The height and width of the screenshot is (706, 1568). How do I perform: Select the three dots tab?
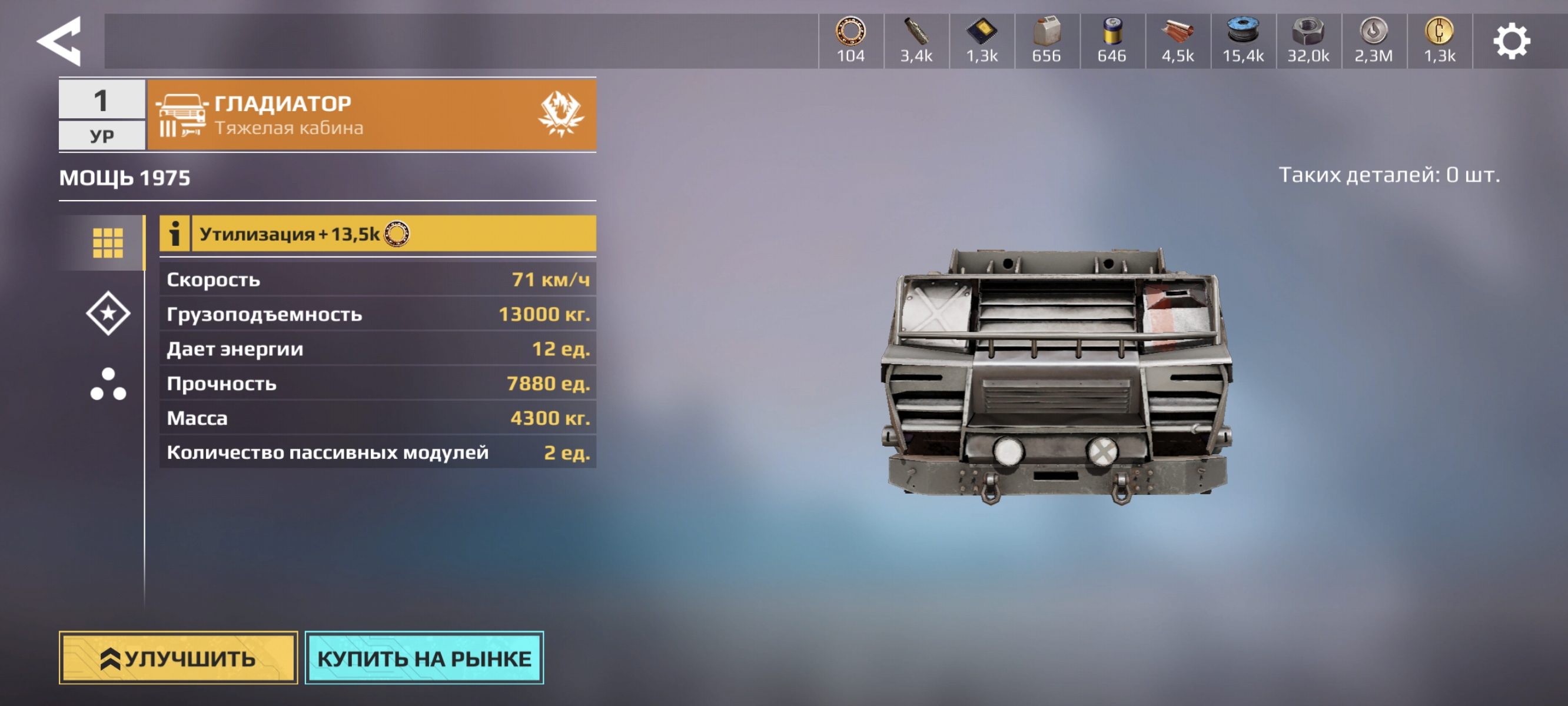click(108, 384)
